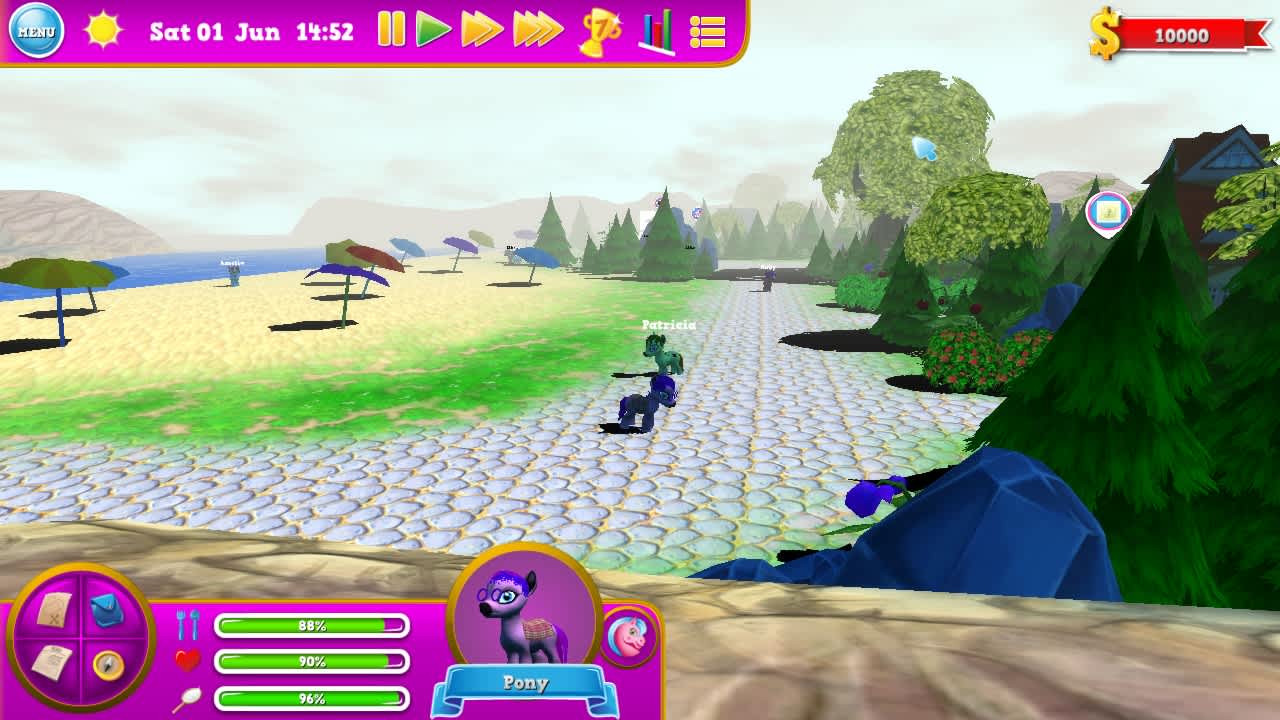This screenshot has width=1280, height=720.
Task: Open the task list icon
Action: pos(707,31)
